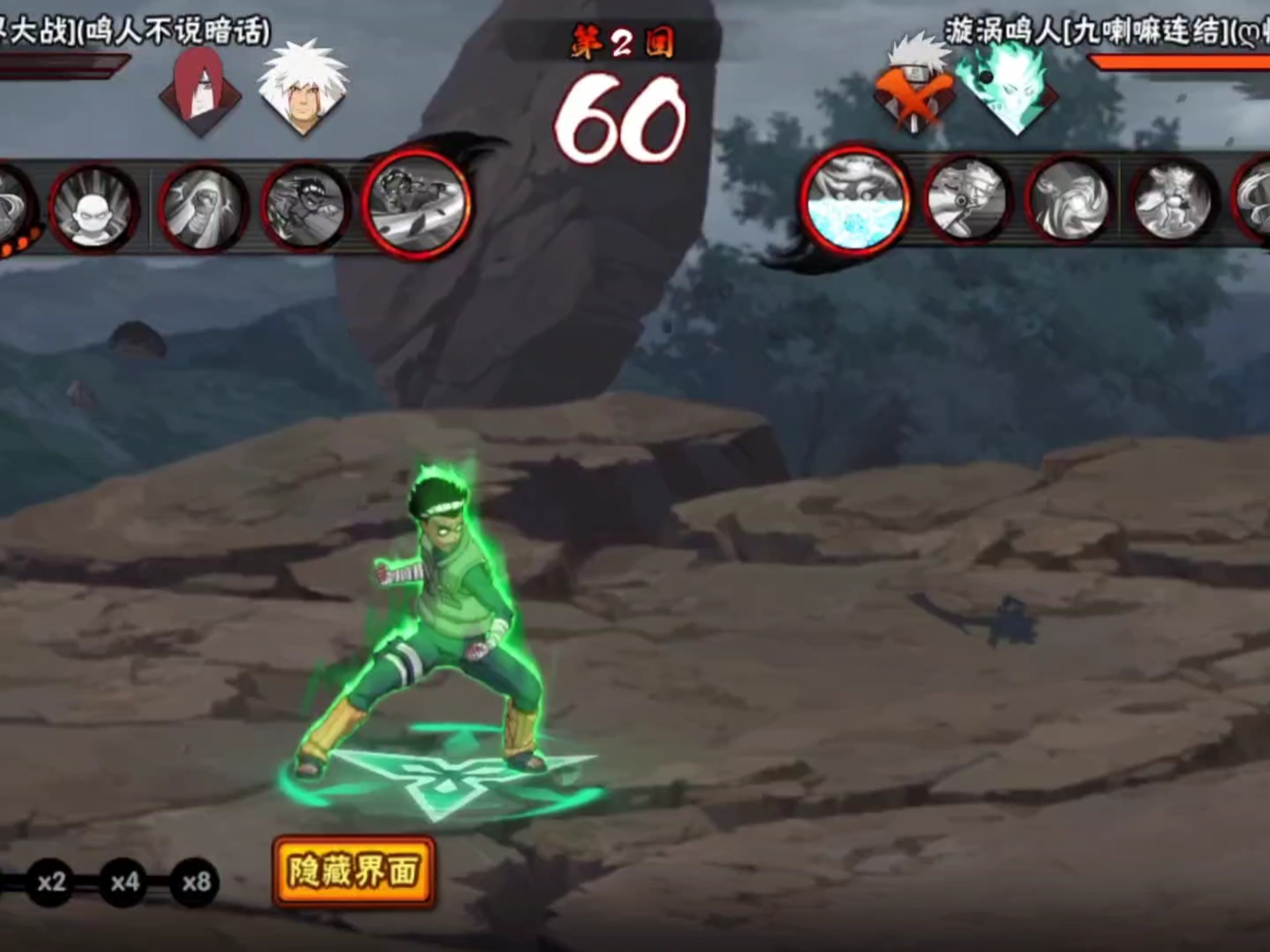1270x952 pixels.
Task: Select the crossed-out Kakashi portrait
Action: (913, 88)
